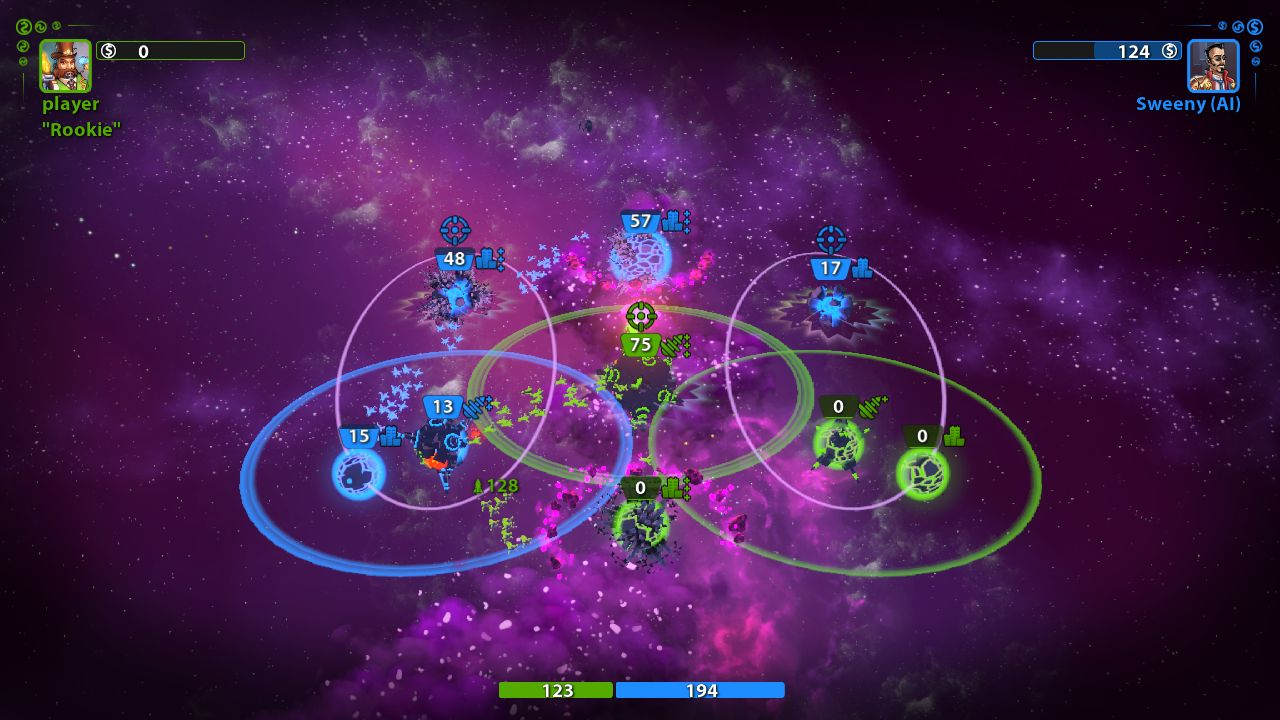The height and width of the screenshot is (720, 1280).
Task: Click the blue crosshair icon above the 48 planet
Action: click(x=457, y=232)
